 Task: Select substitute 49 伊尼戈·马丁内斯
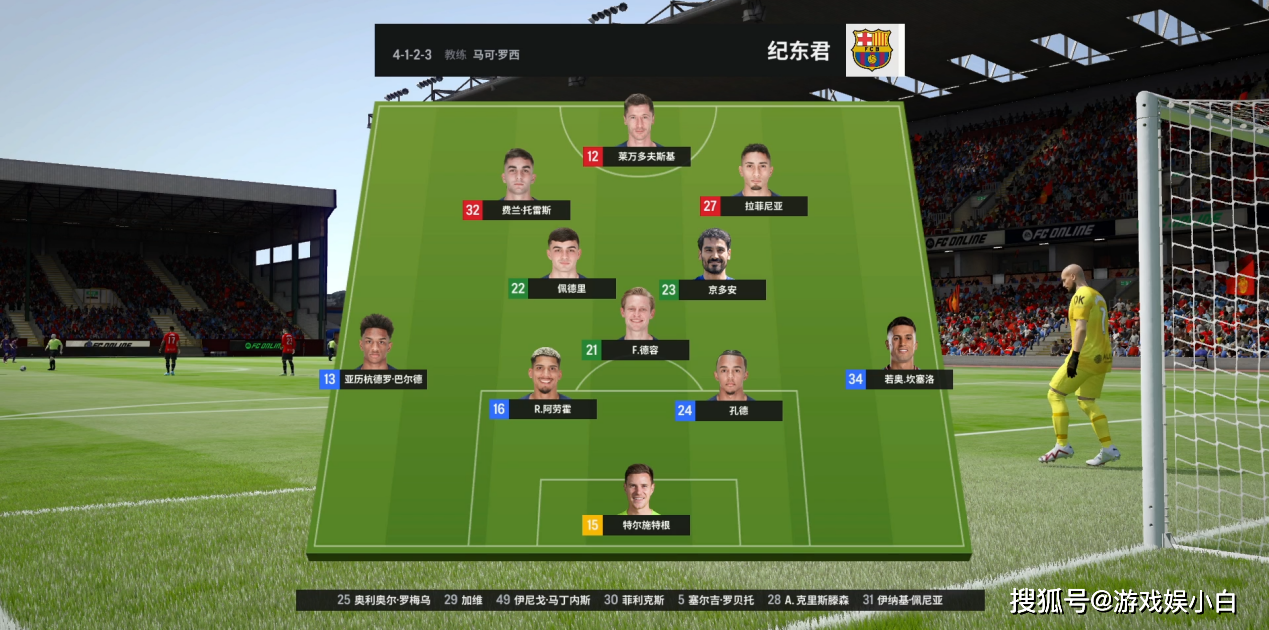click(x=544, y=601)
